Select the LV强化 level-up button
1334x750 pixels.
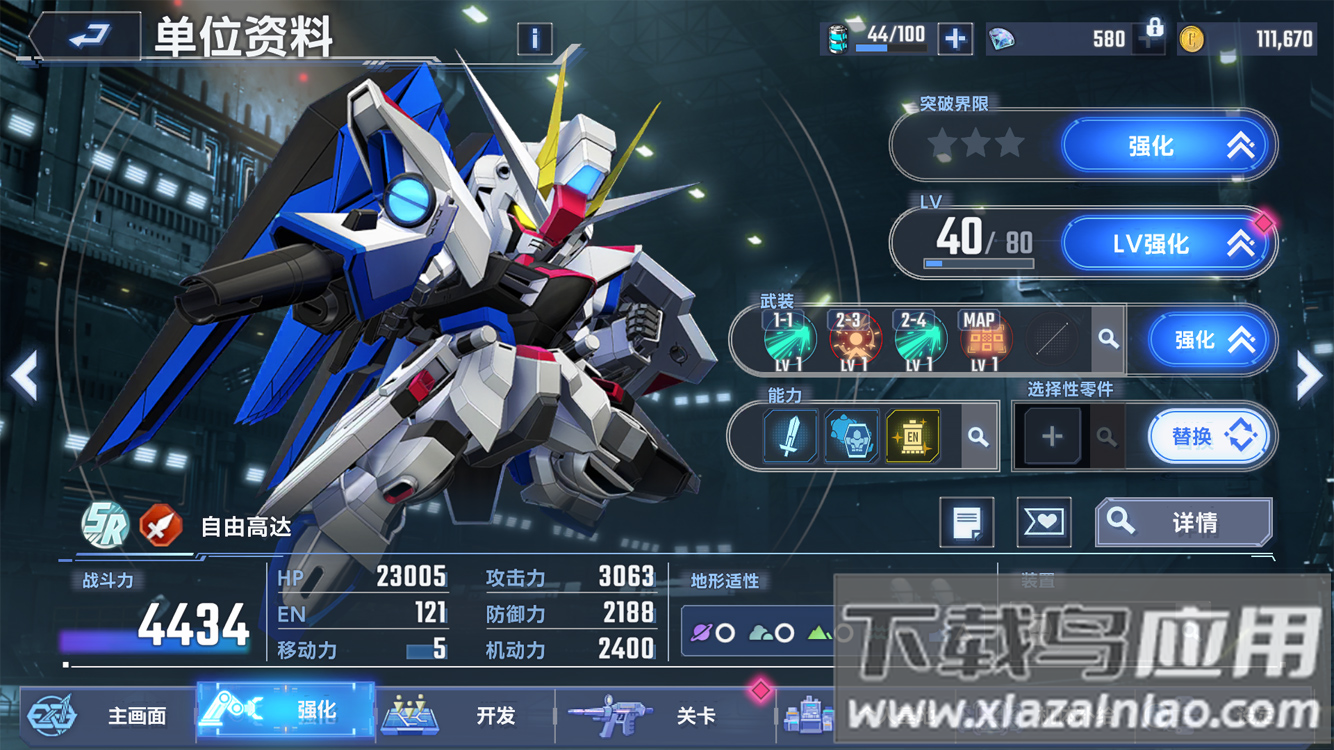[1168, 243]
